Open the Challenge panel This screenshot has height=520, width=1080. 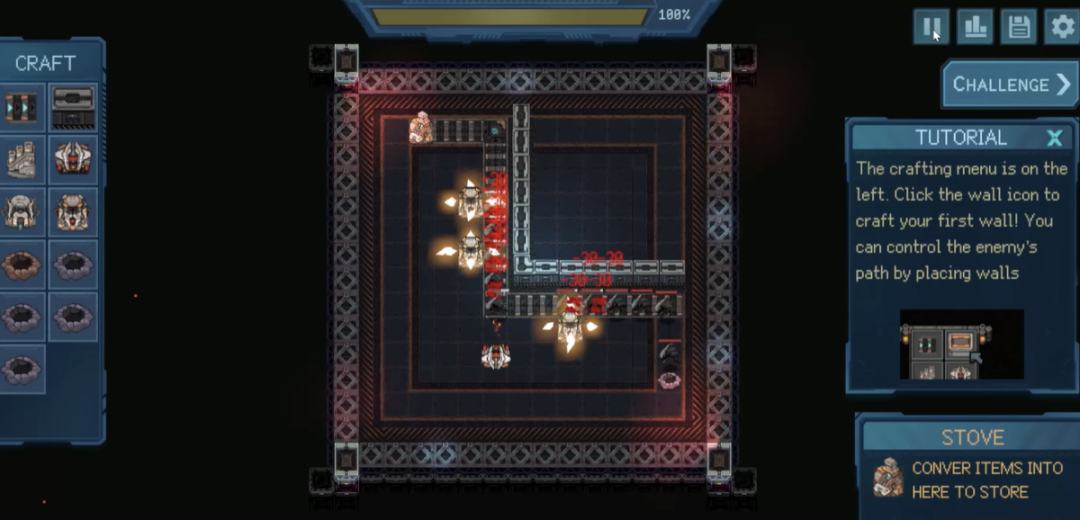(x=1010, y=85)
